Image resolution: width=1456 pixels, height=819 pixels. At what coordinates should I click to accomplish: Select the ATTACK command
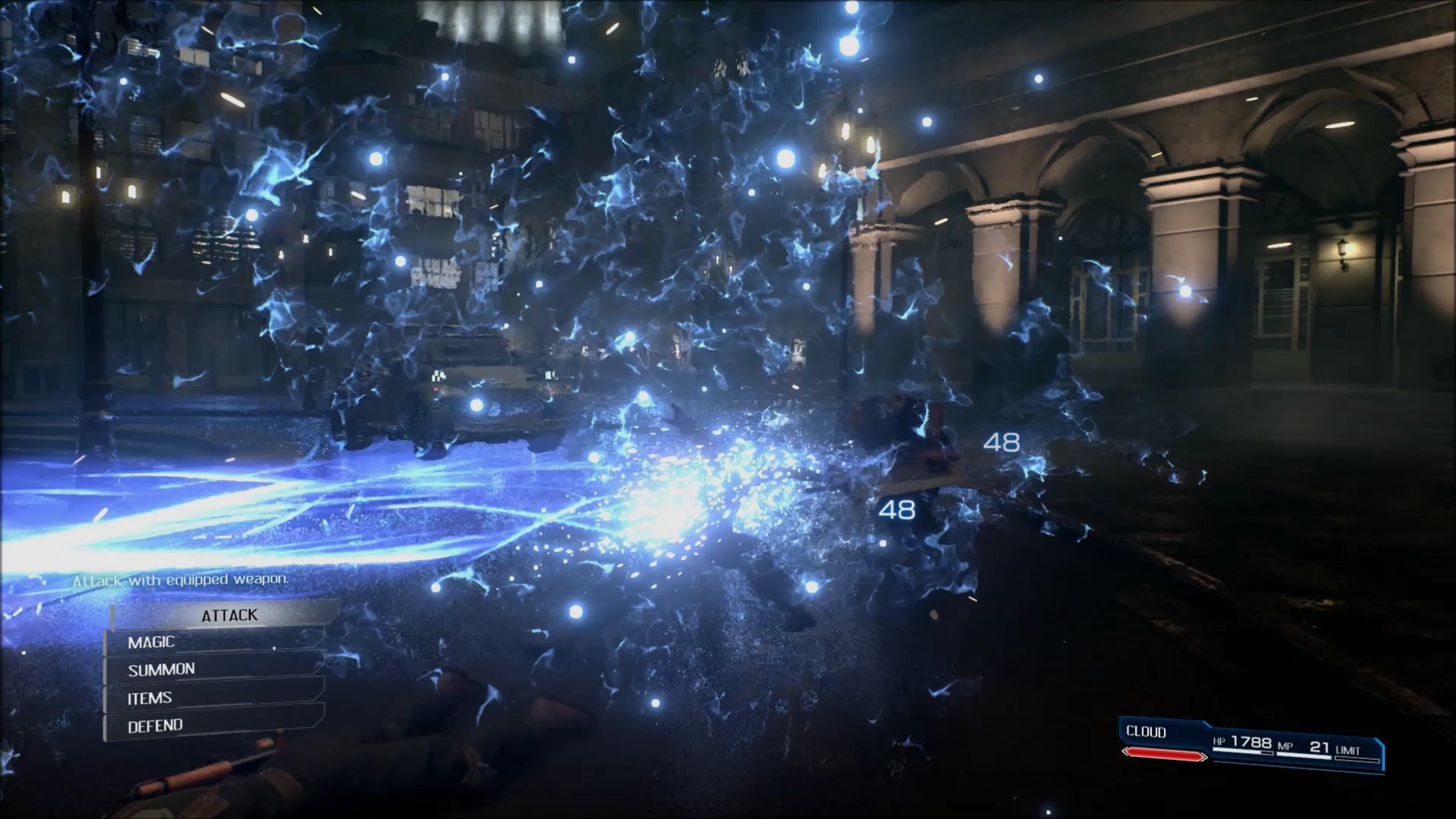[229, 615]
